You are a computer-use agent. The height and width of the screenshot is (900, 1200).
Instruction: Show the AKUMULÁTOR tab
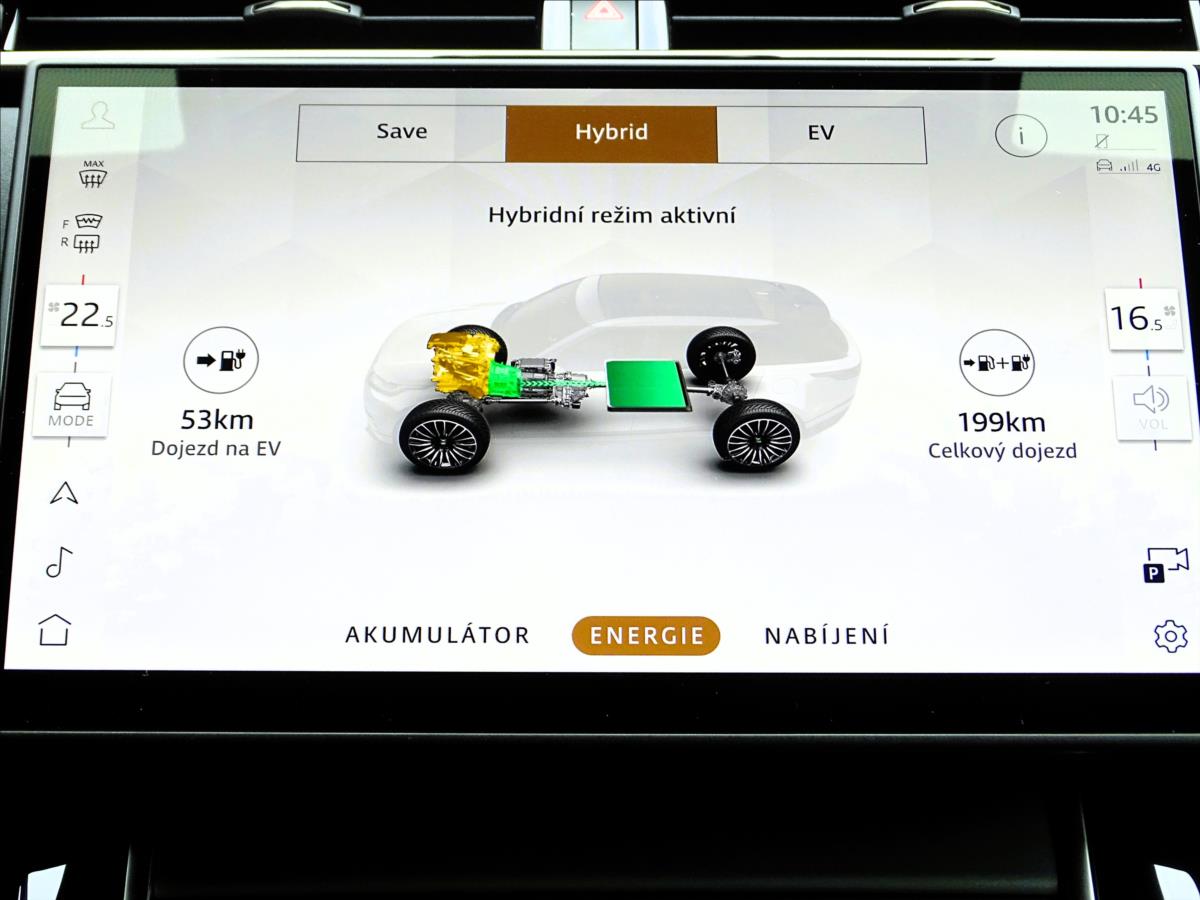[437, 635]
